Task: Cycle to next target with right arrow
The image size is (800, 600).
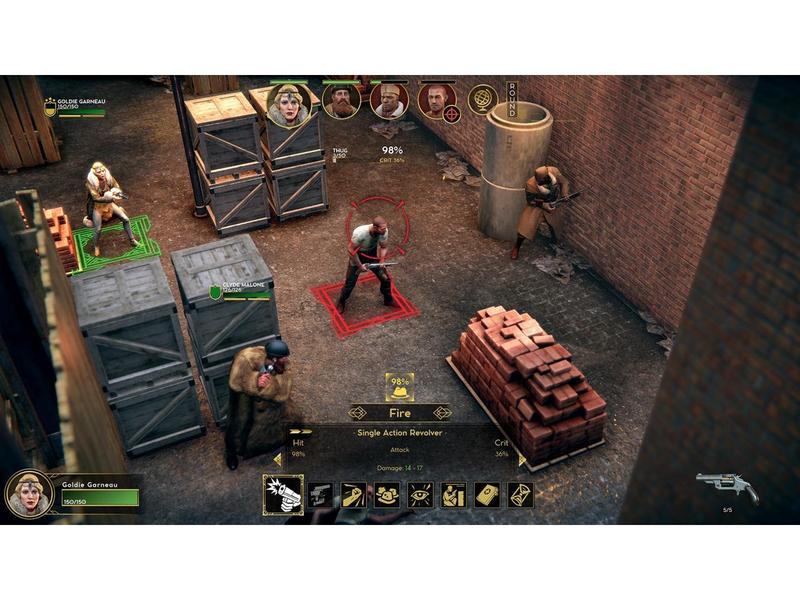Action: pyautogui.click(x=443, y=412)
